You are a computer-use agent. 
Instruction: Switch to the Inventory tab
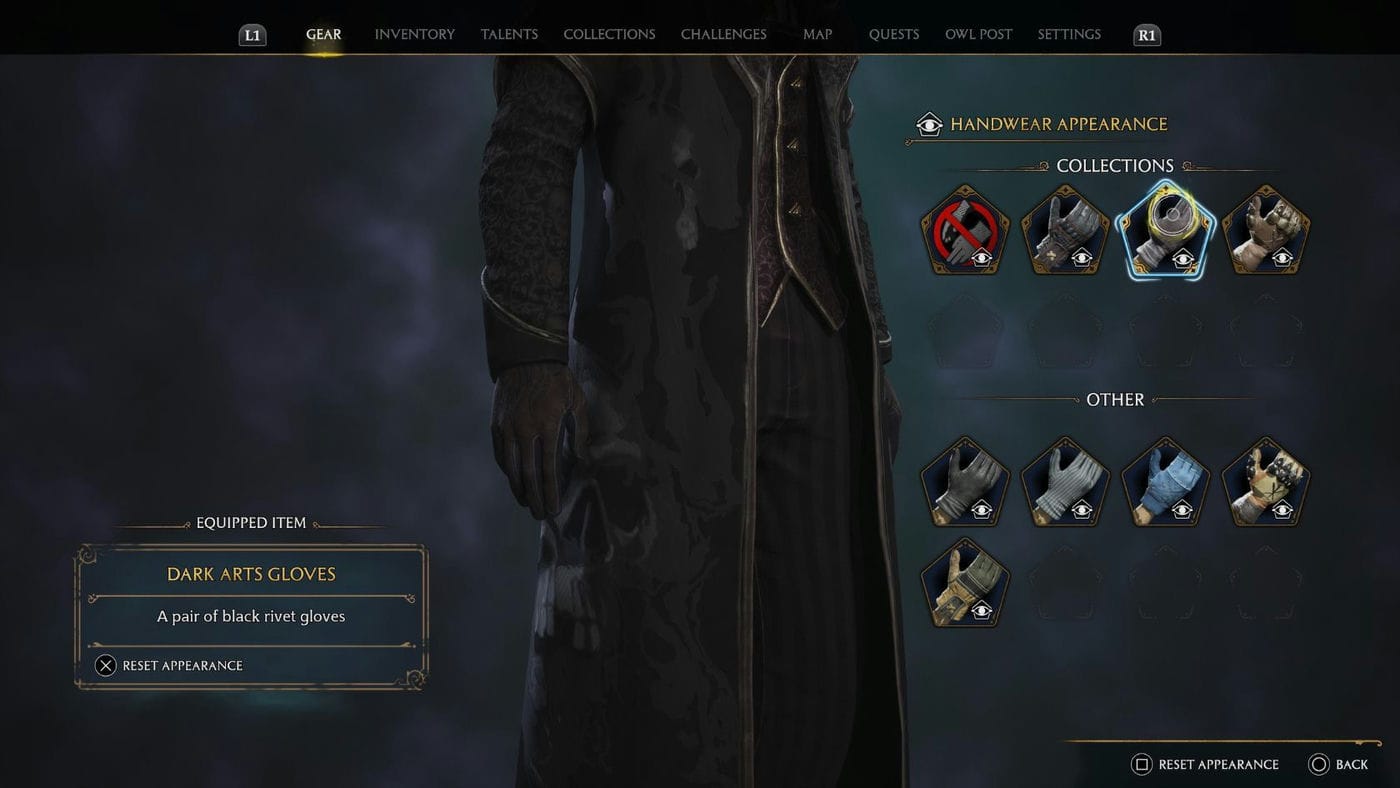[x=414, y=33]
